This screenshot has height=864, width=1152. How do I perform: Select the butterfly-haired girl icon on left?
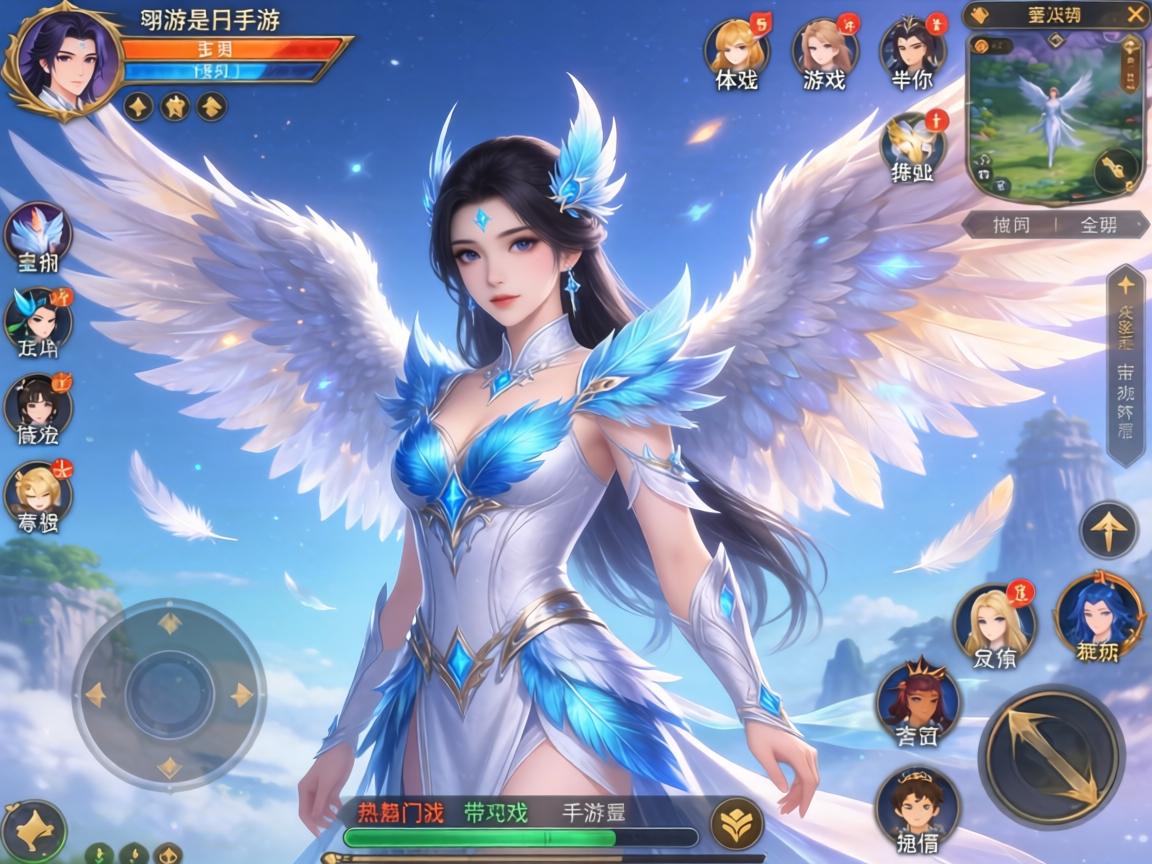pos(38,318)
